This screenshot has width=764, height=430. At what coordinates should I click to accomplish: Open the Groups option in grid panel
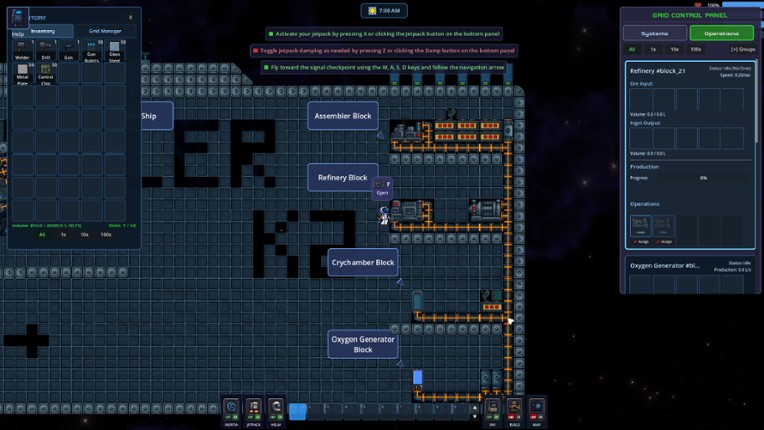point(742,49)
